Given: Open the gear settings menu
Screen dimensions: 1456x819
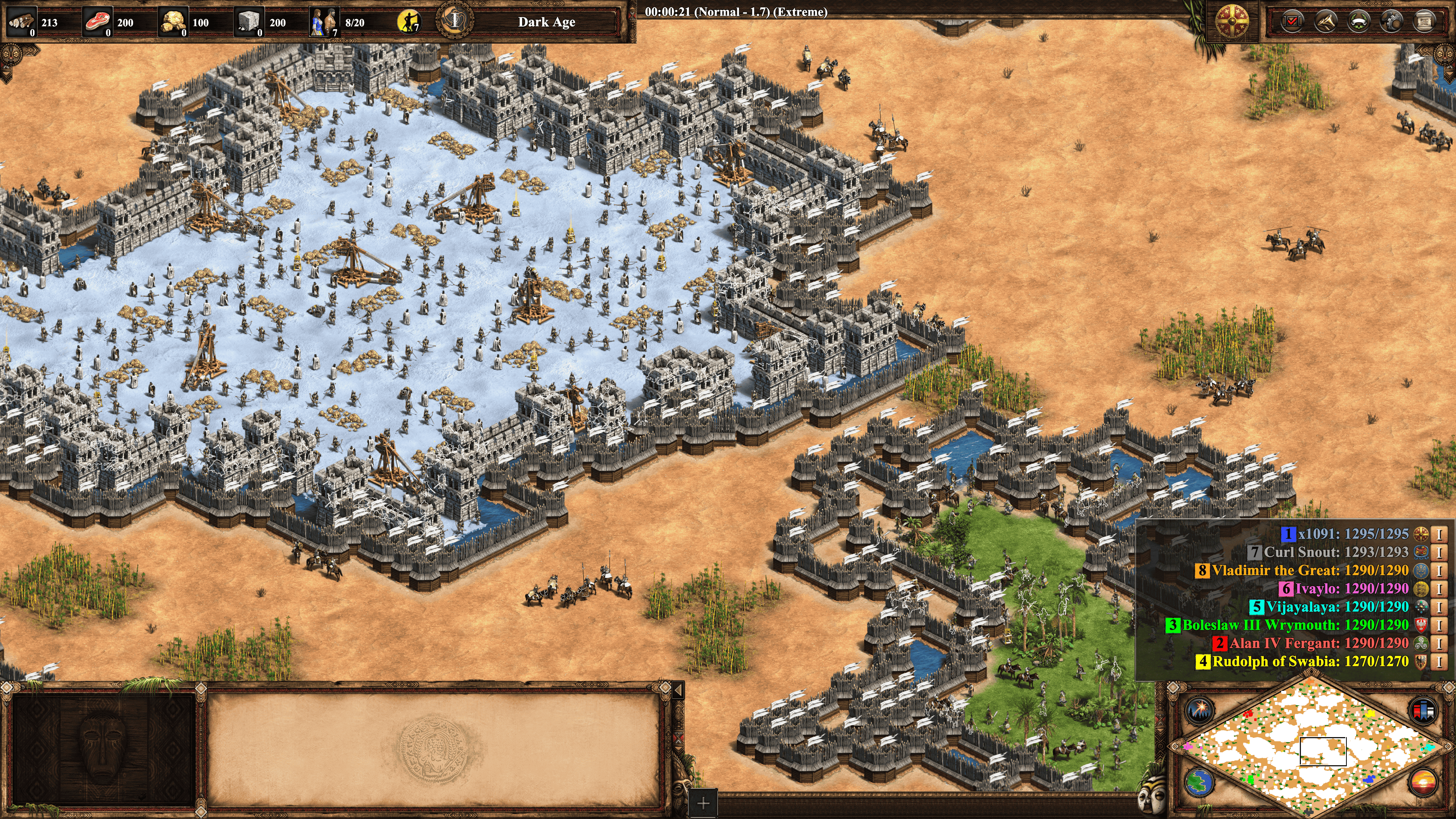Looking at the screenshot, I should pyautogui.click(x=1391, y=22).
